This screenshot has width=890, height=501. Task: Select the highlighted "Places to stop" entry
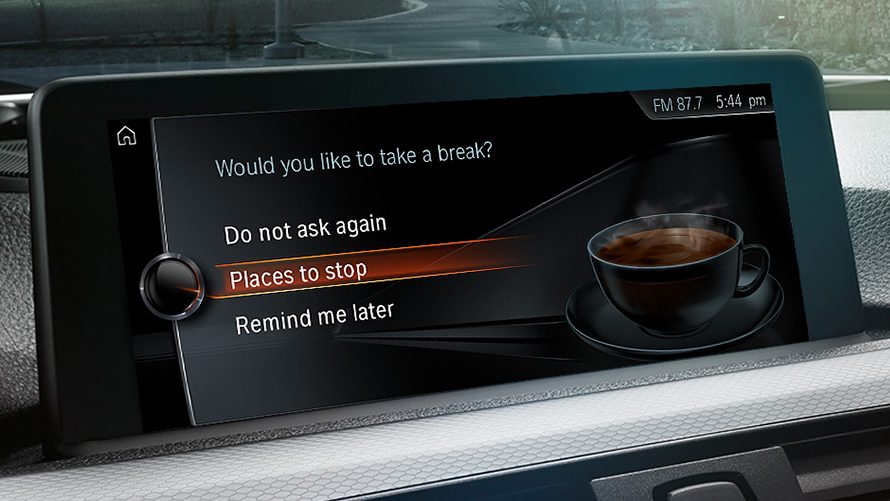pyautogui.click(x=298, y=273)
